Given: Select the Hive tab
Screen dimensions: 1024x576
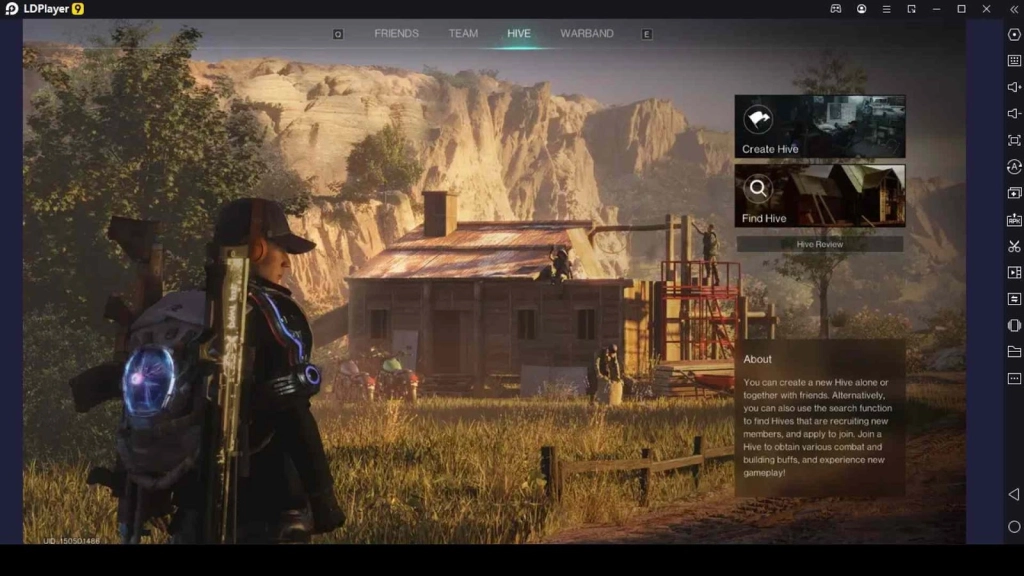Looking at the screenshot, I should point(519,33).
